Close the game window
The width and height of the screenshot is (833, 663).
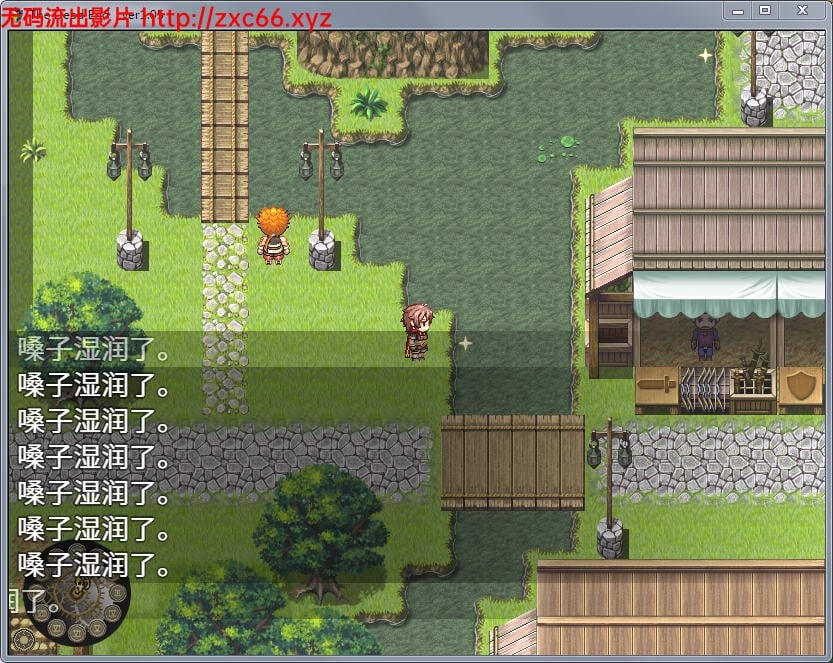pos(803,10)
